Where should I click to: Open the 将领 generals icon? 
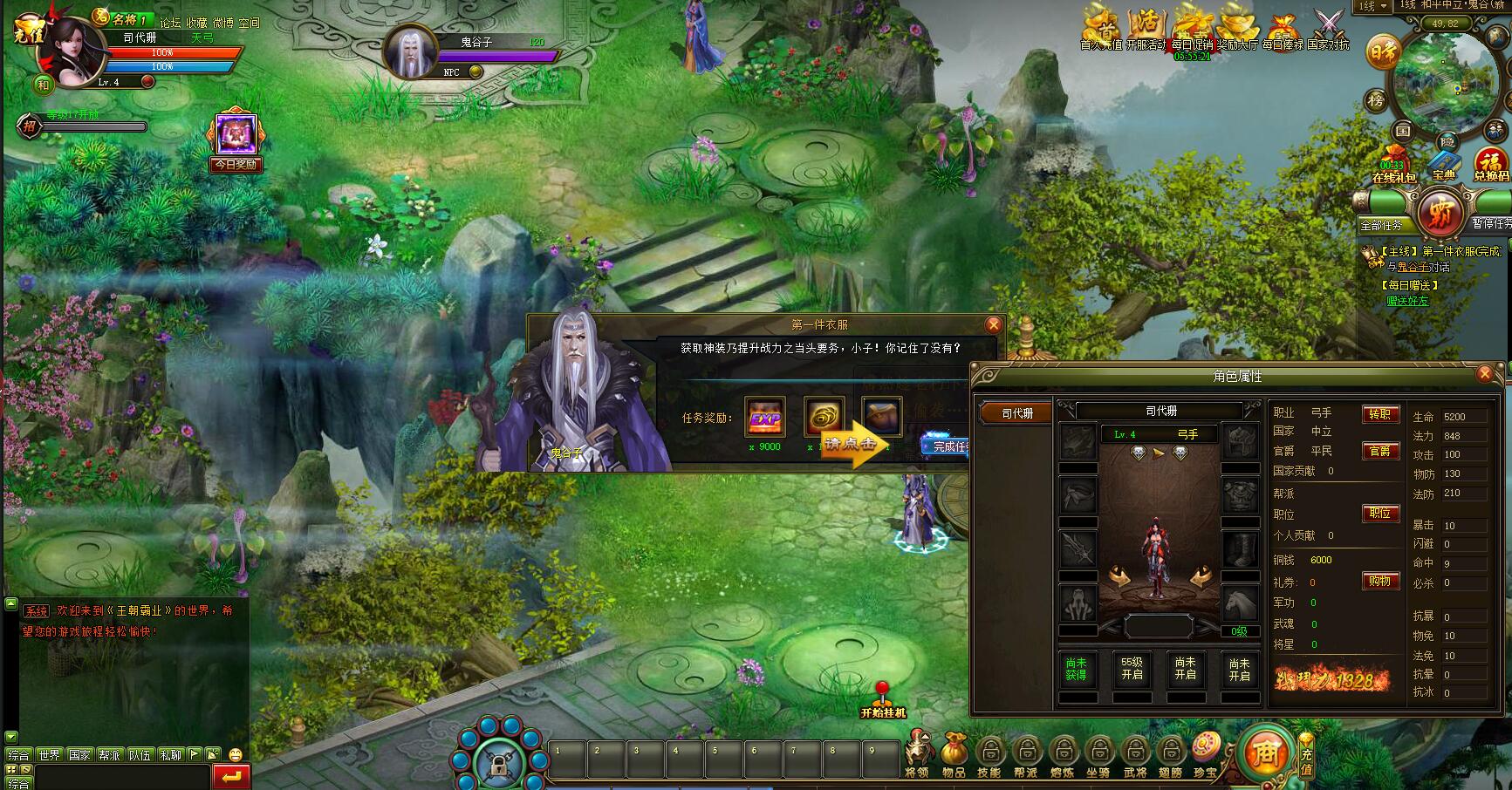pyautogui.click(x=917, y=755)
